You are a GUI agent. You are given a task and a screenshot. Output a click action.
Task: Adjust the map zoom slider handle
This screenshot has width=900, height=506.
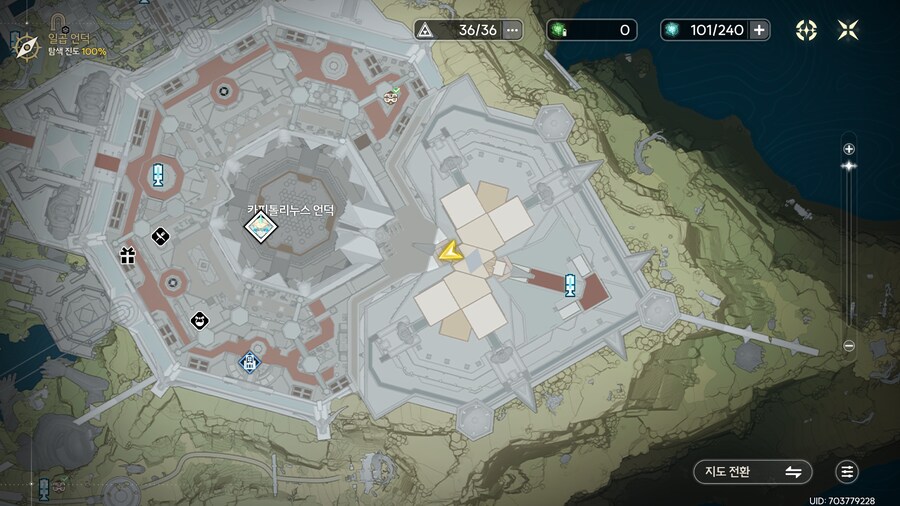pos(849,165)
